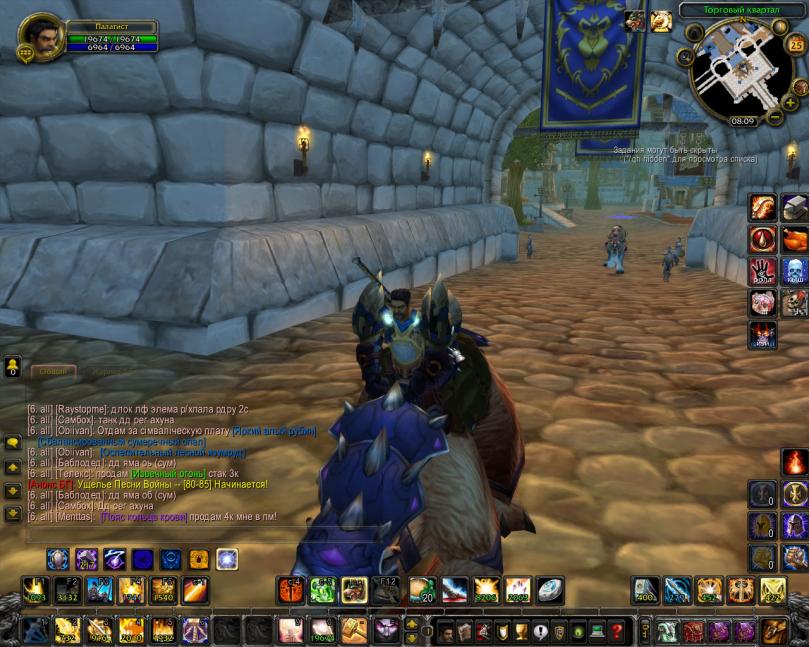This screenshot has width=809, height=647.
Task: Activate the anvil icon on the side bar
Action: point(795,208)
